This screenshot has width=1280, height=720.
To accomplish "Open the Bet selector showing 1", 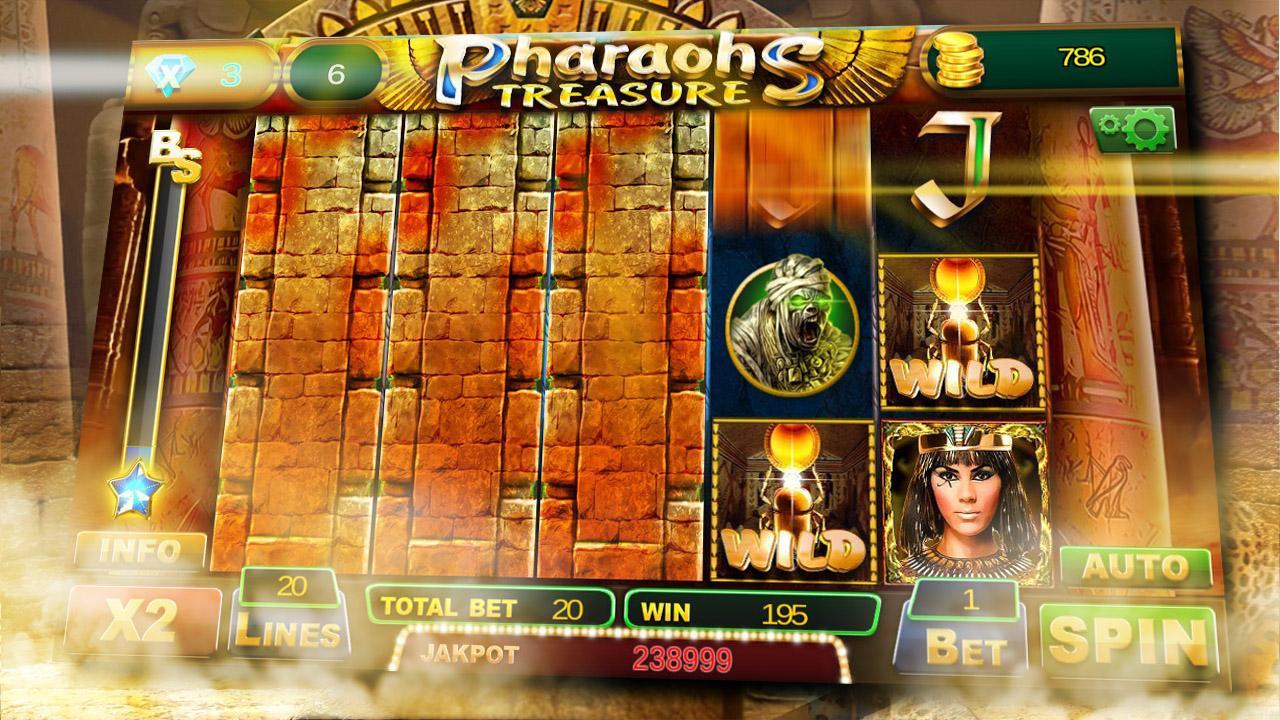I will (967, 620).
